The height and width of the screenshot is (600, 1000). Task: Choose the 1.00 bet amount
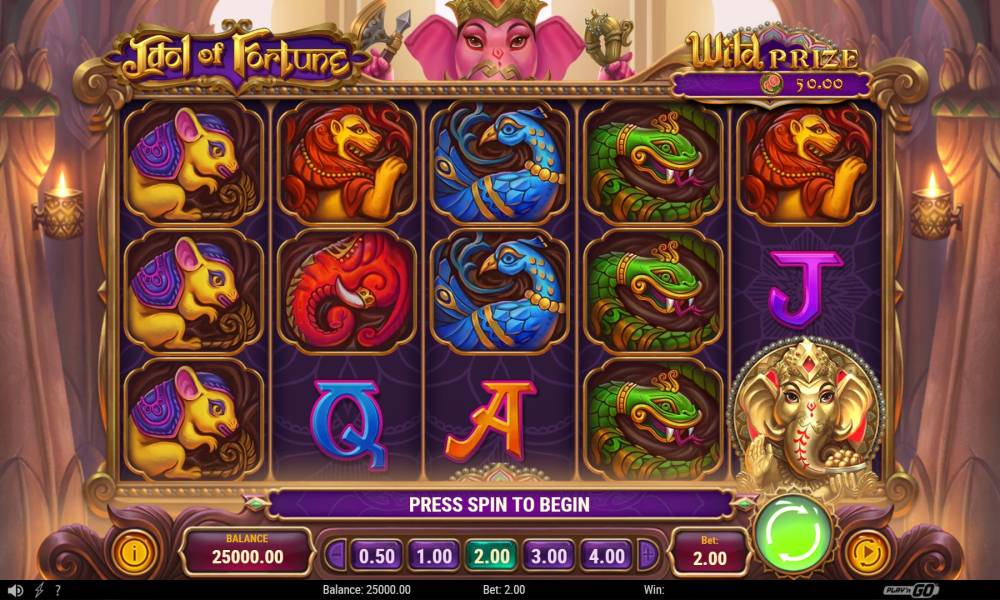tap(434, 555)
